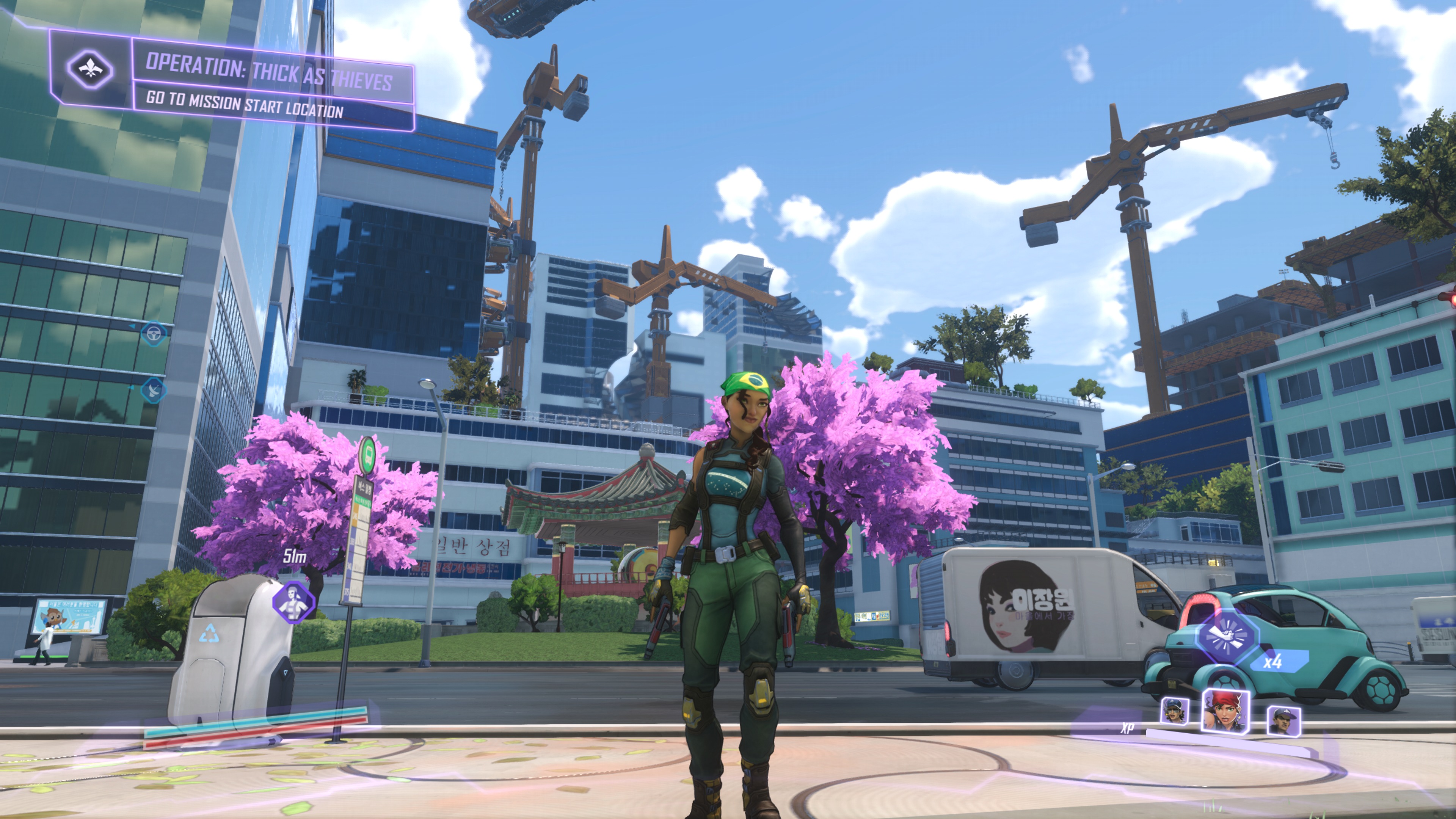Click the fleur-de-lis mission emblem
The image size is (1456, 819).
pyautogui.click(x=91, y=69)
